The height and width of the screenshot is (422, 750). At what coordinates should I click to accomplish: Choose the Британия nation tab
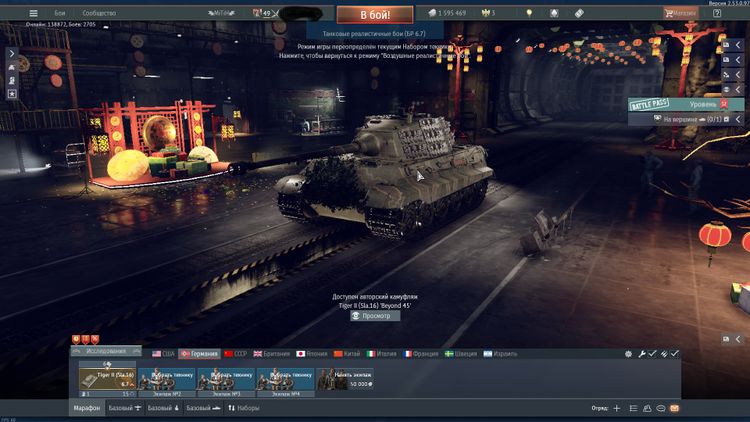272,354
